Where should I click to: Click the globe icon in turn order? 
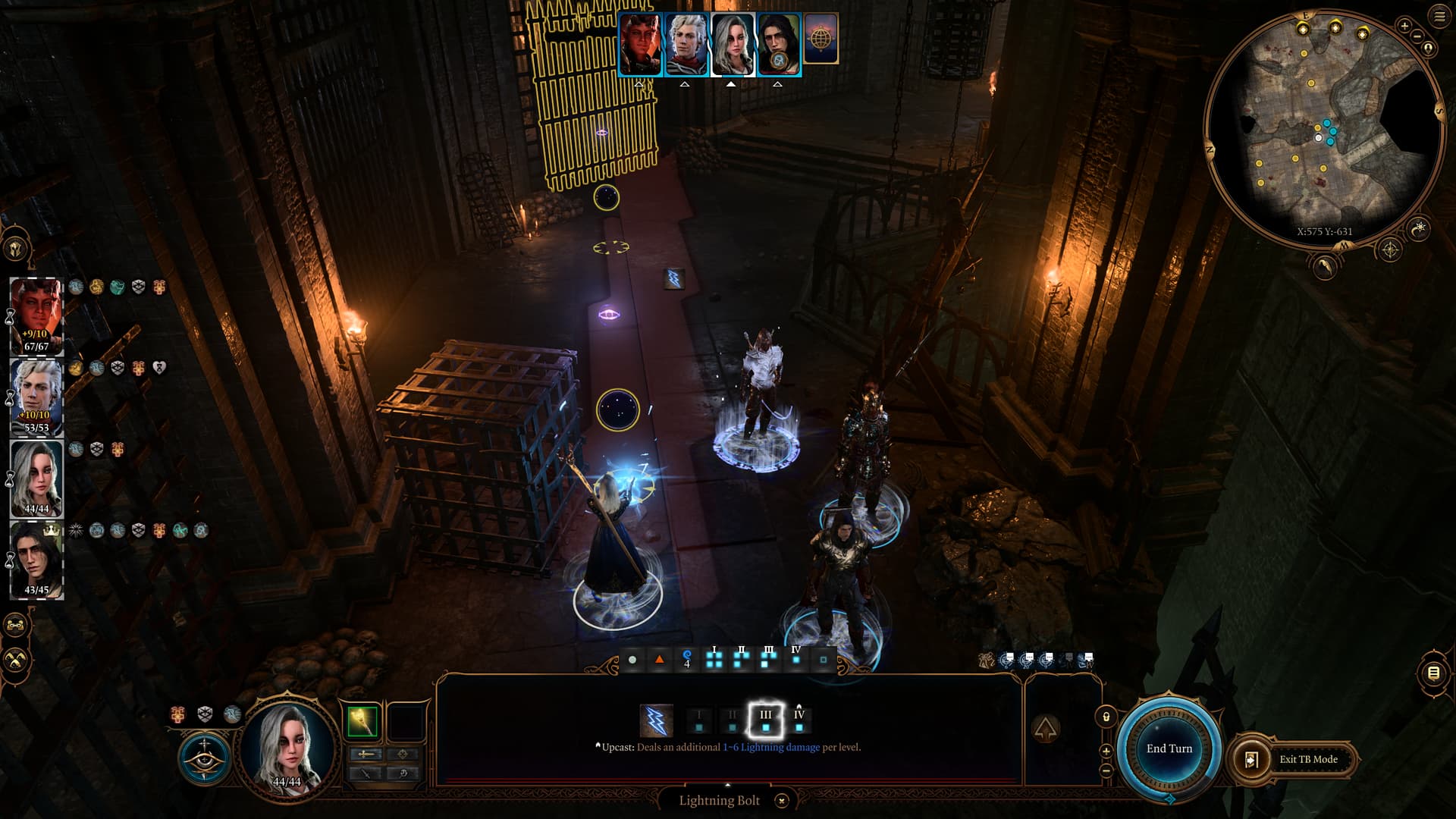[821, 38]
